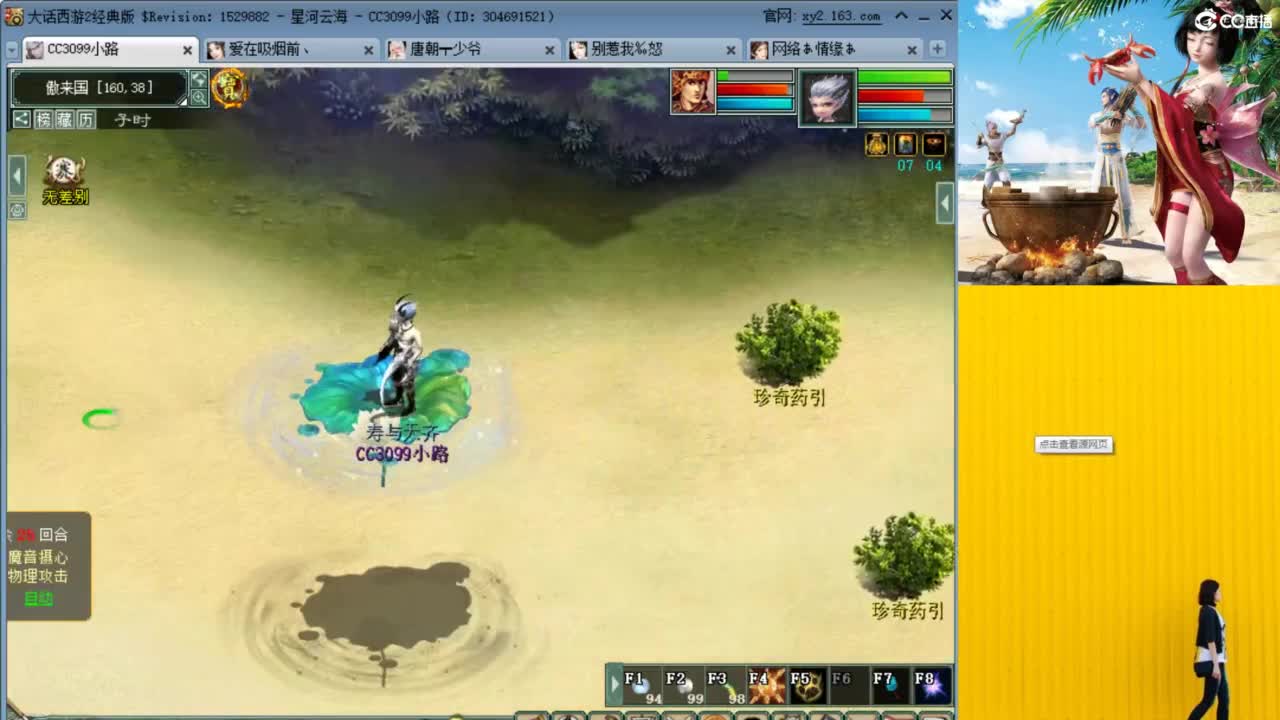
Task: Click the 藏 treasure icon
Action: tap(66, 120)
